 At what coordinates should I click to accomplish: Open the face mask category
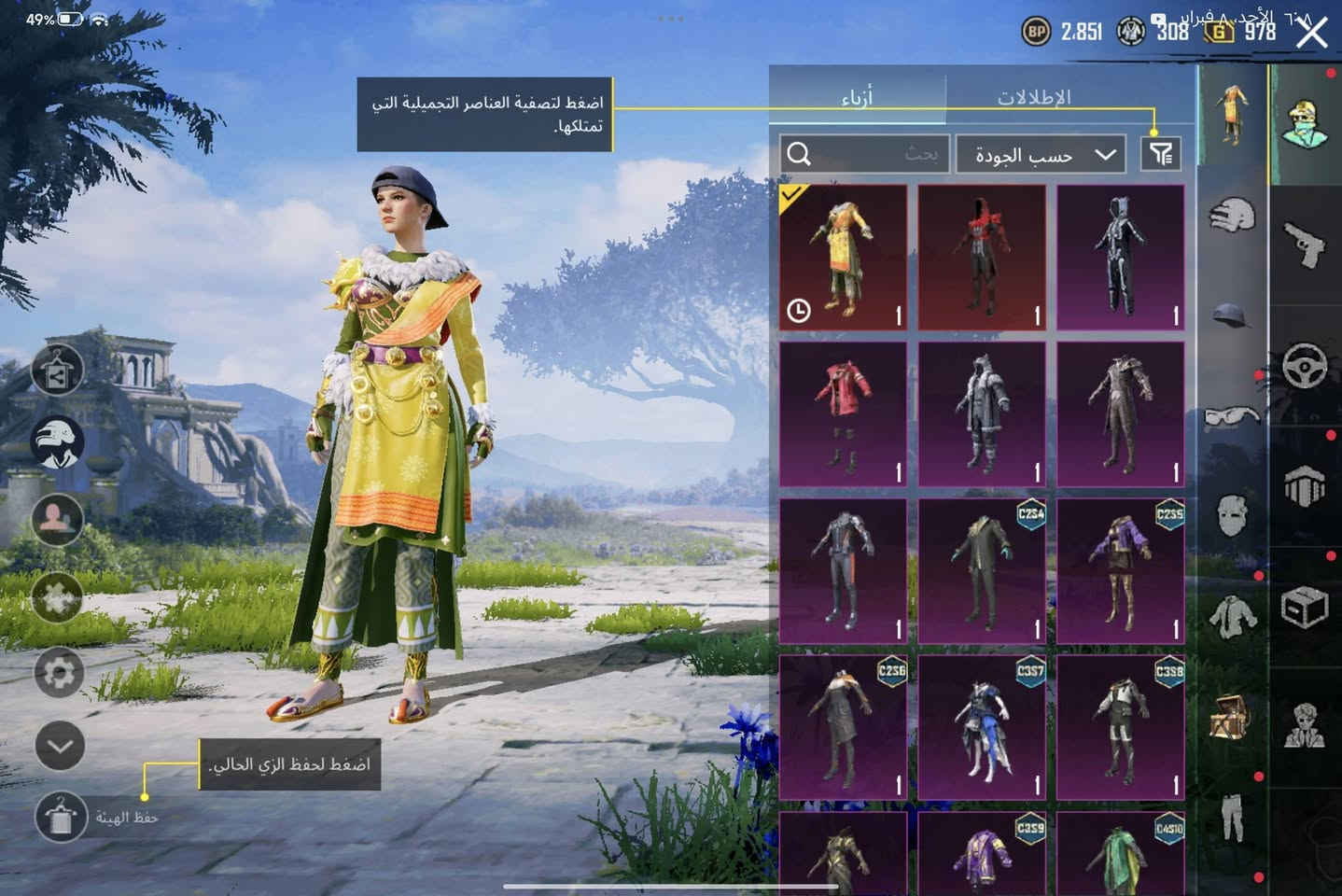coord(1233,514)
